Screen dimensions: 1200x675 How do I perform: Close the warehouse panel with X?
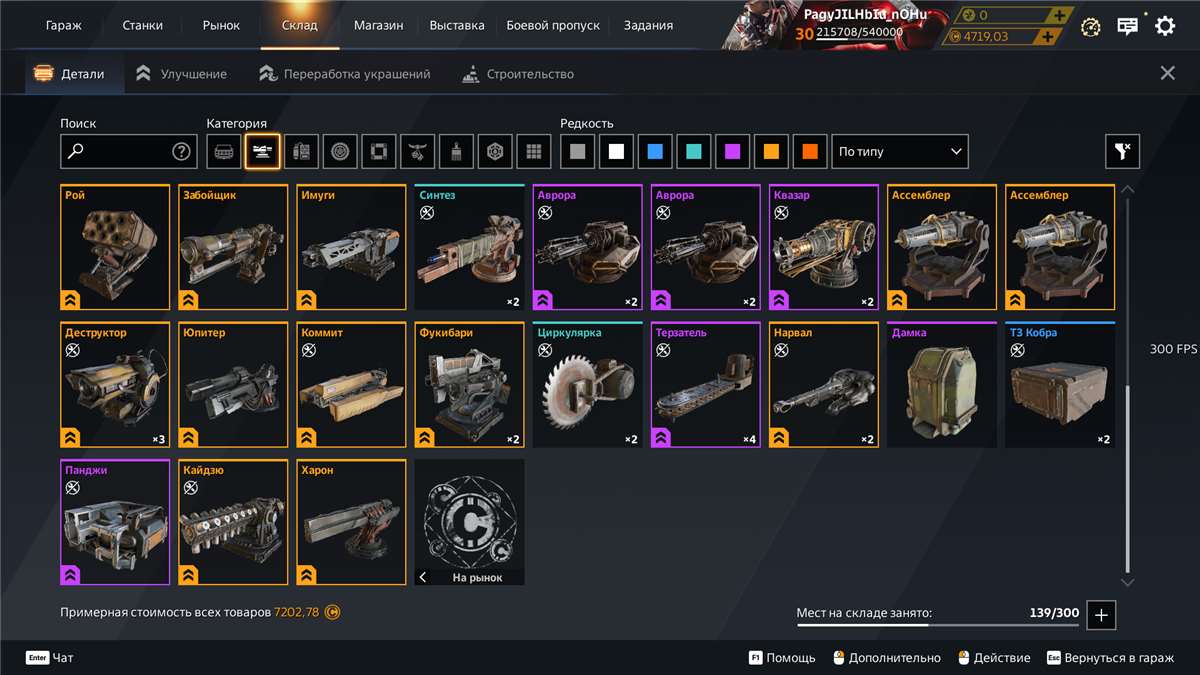(1167, 73)
